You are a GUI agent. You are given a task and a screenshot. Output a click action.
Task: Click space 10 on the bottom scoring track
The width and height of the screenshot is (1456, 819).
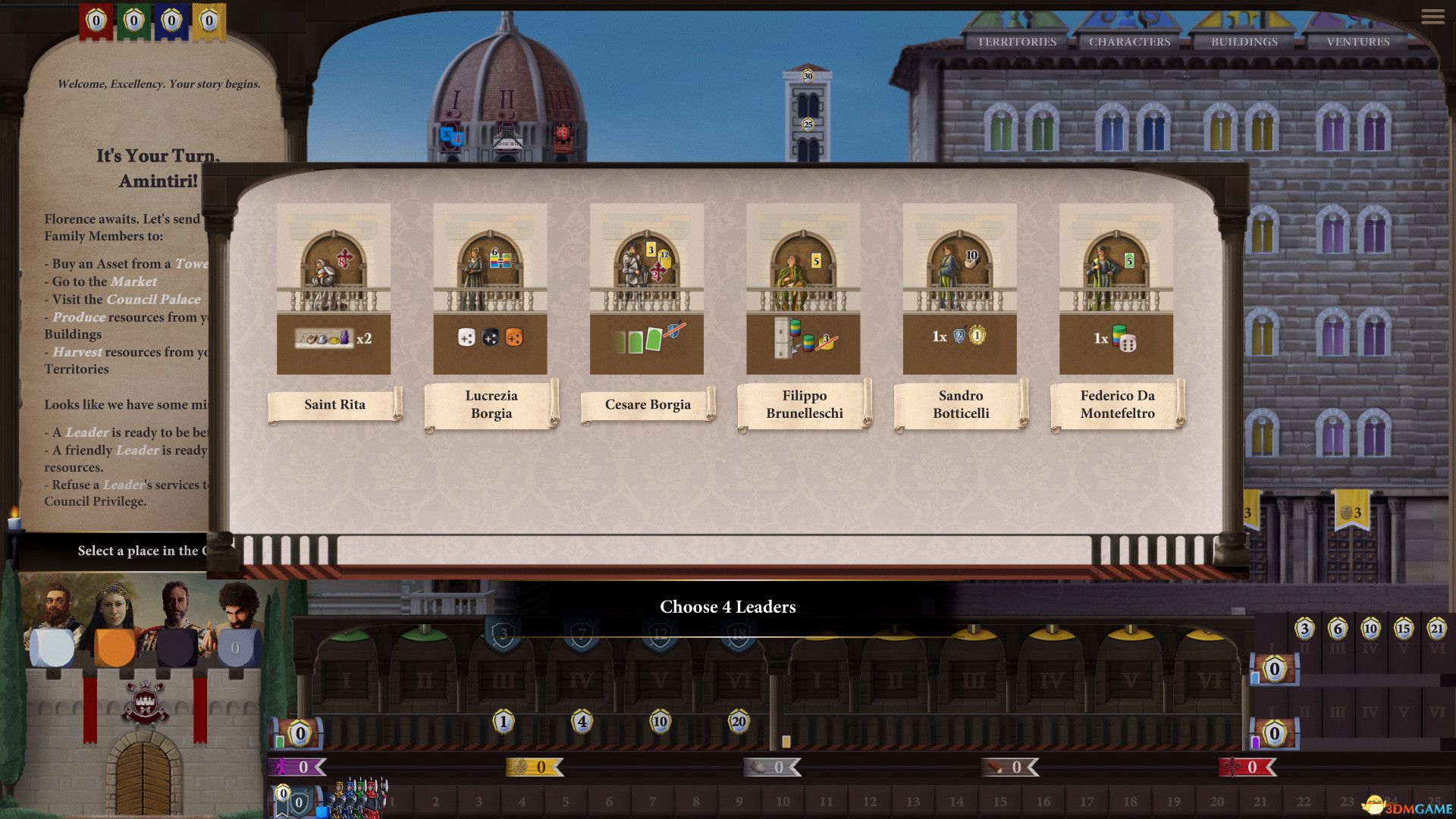tap(783, 800)
